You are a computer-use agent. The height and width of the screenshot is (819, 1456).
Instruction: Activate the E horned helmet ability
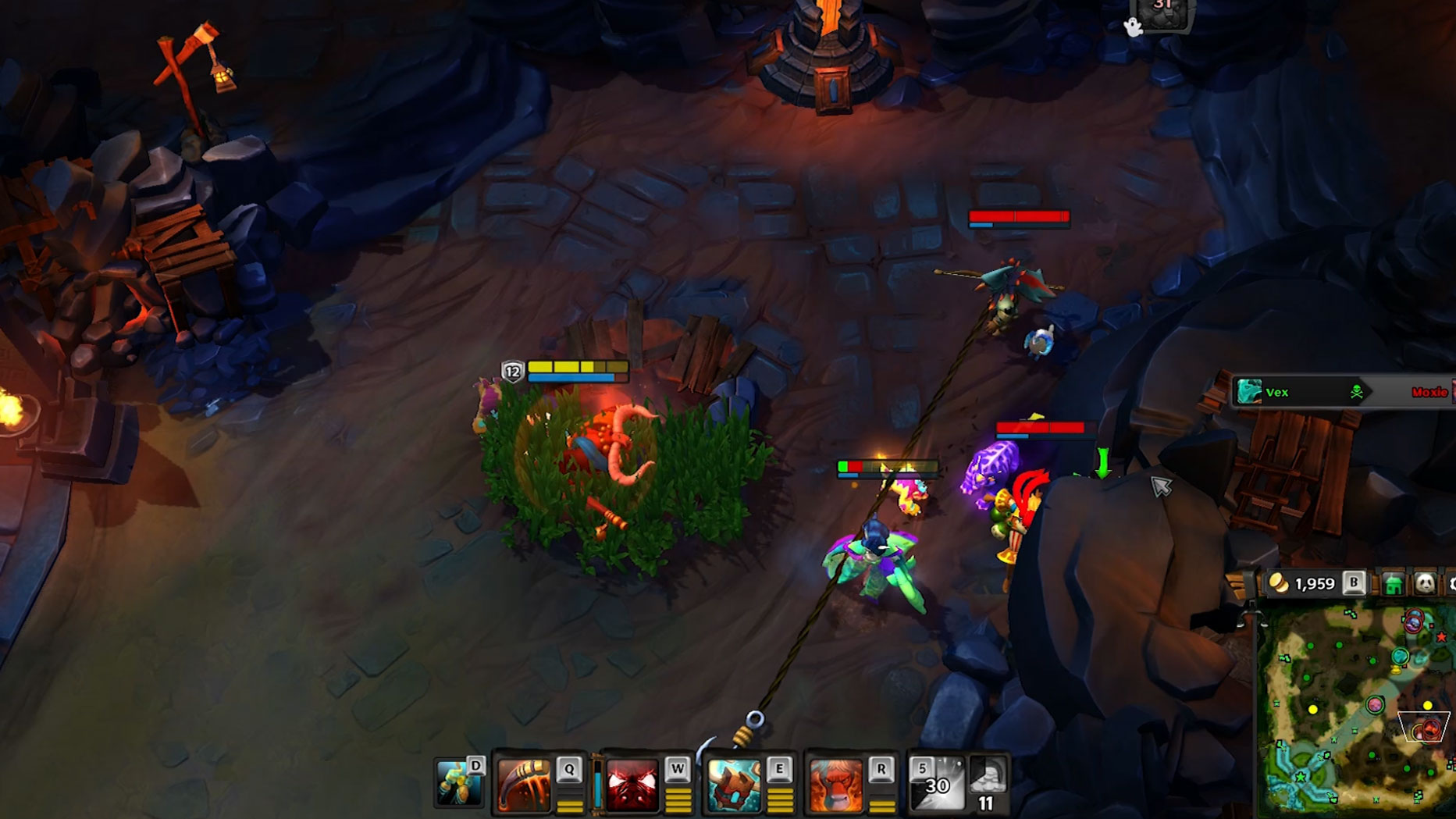pyautogui.click(x=734, y=785)
